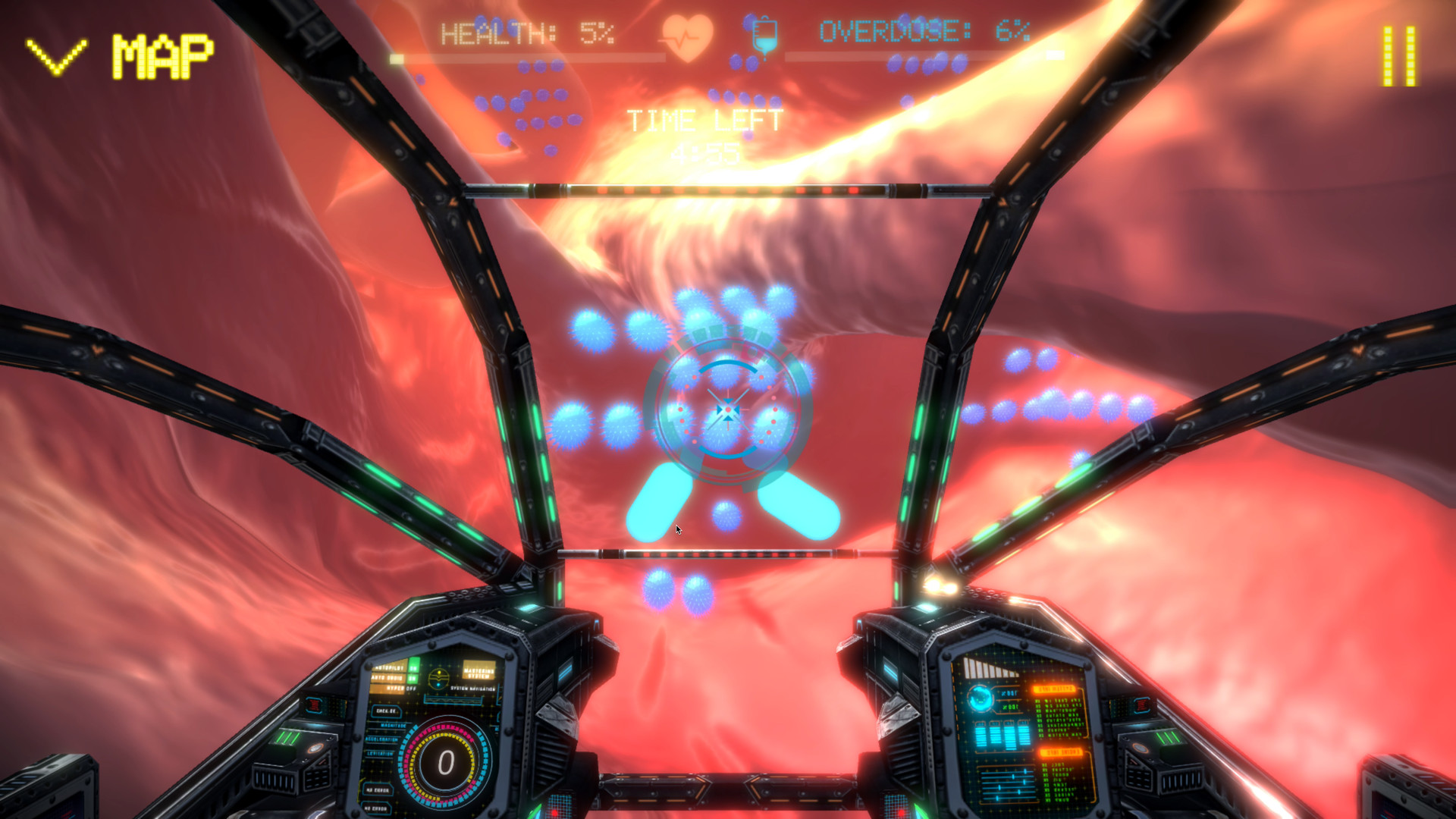
Task: Enable the HYPER drive toggle
Action: [409, 688]
